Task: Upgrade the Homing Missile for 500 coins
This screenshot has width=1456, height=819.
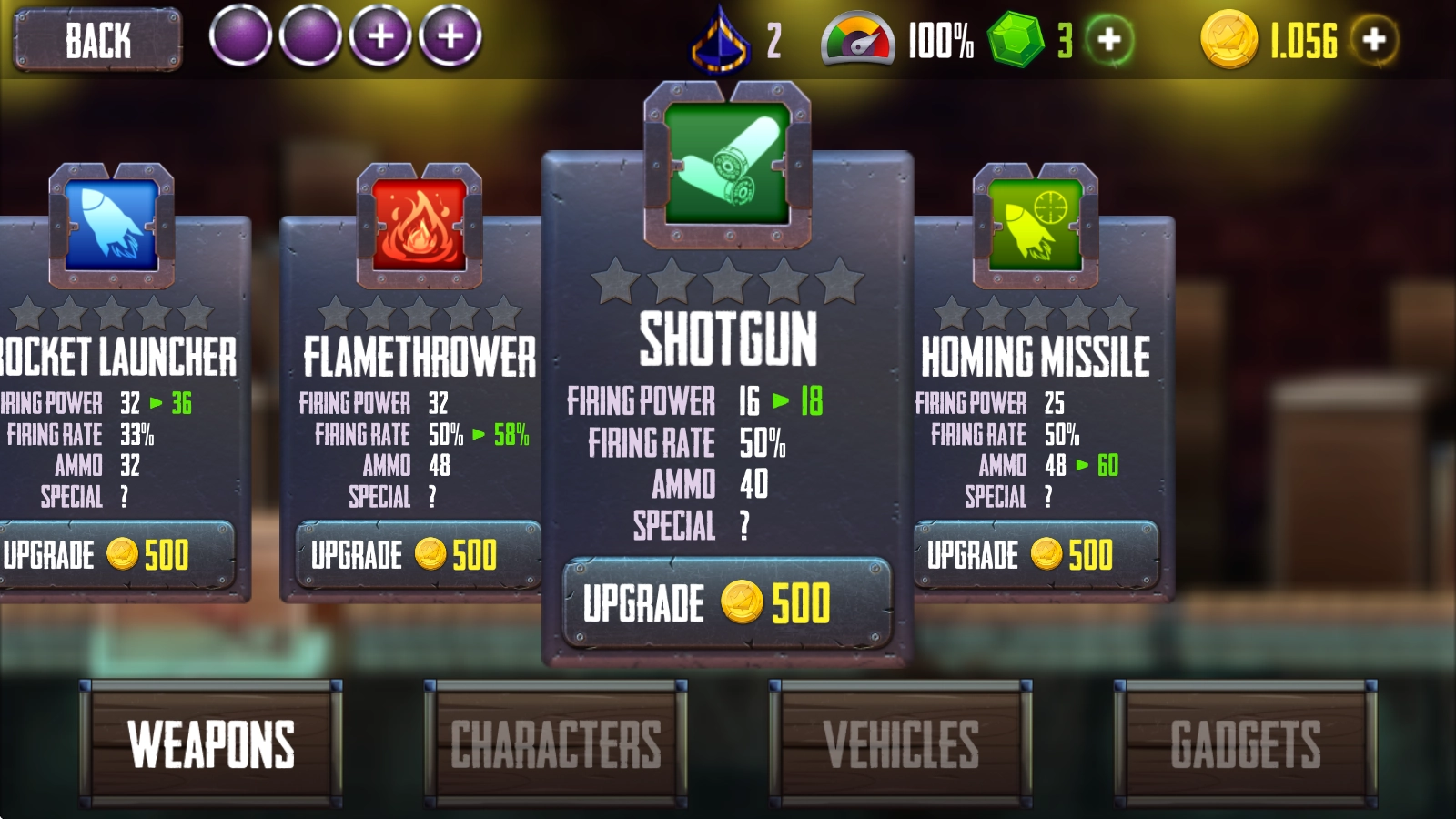Action: (x=1035, y=554)
